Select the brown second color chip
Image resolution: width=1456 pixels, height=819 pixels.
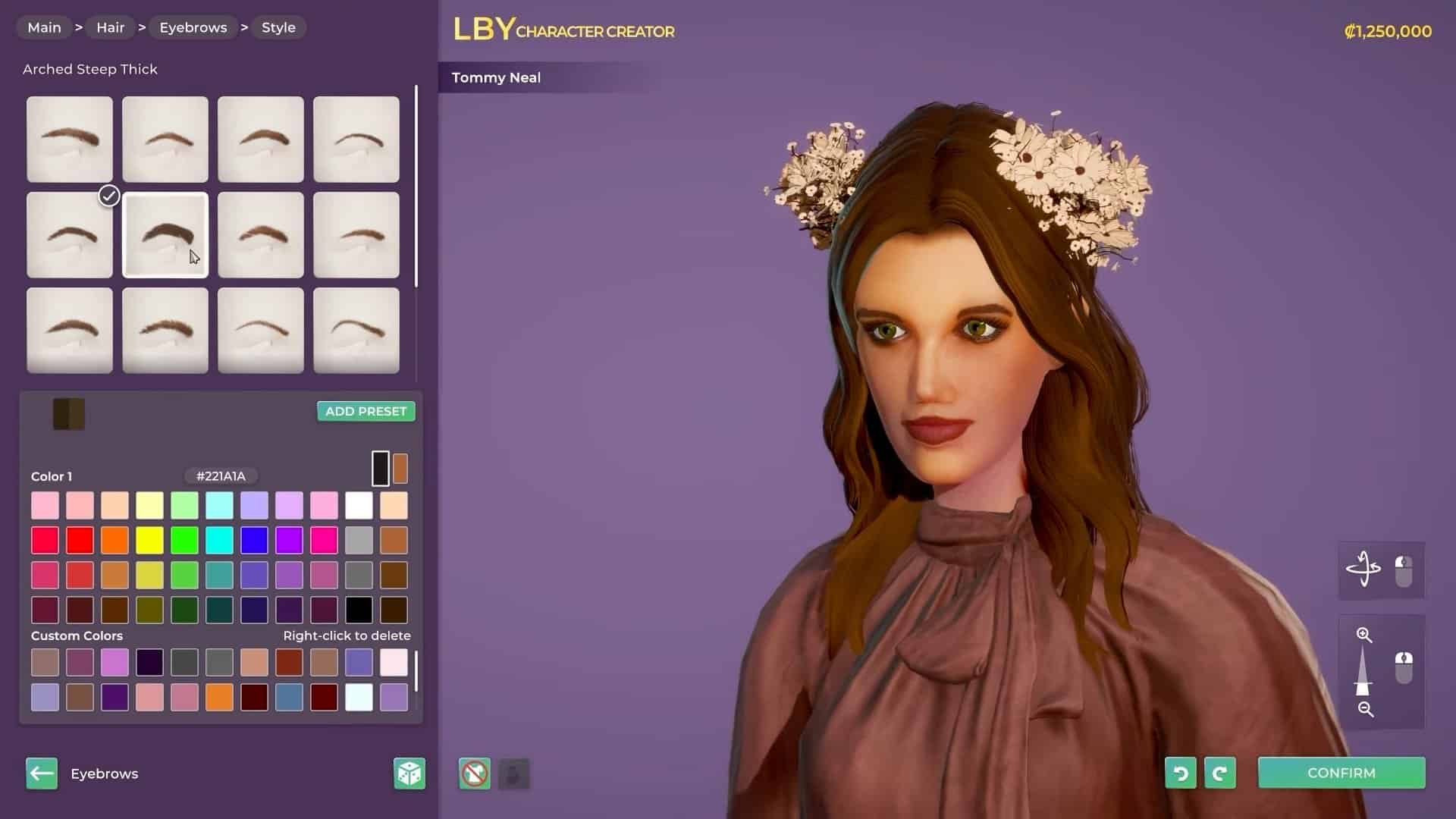(x=400, y=469)
